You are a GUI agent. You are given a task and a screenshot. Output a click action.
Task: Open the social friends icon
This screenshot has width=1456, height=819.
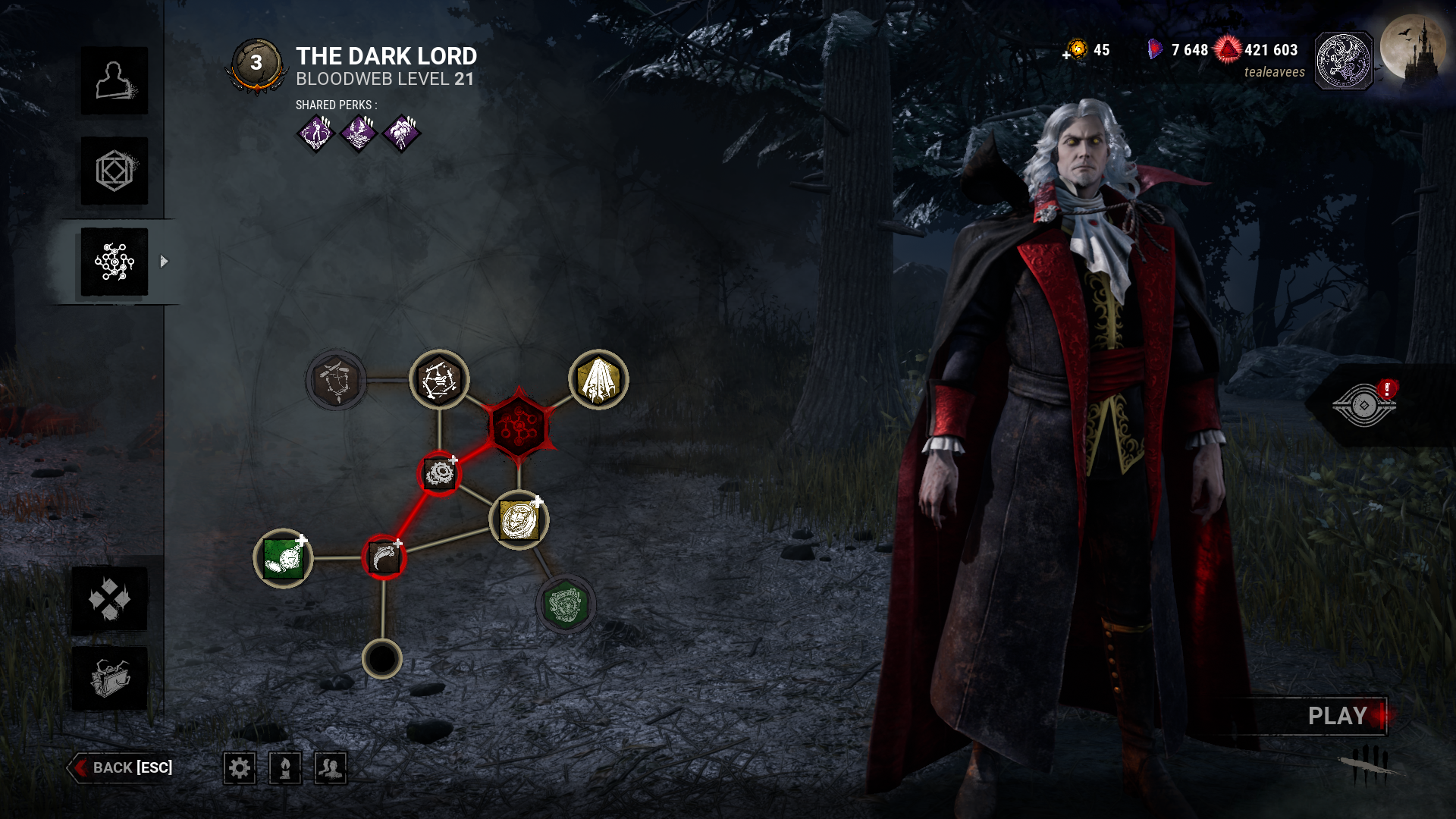[330, 767]
